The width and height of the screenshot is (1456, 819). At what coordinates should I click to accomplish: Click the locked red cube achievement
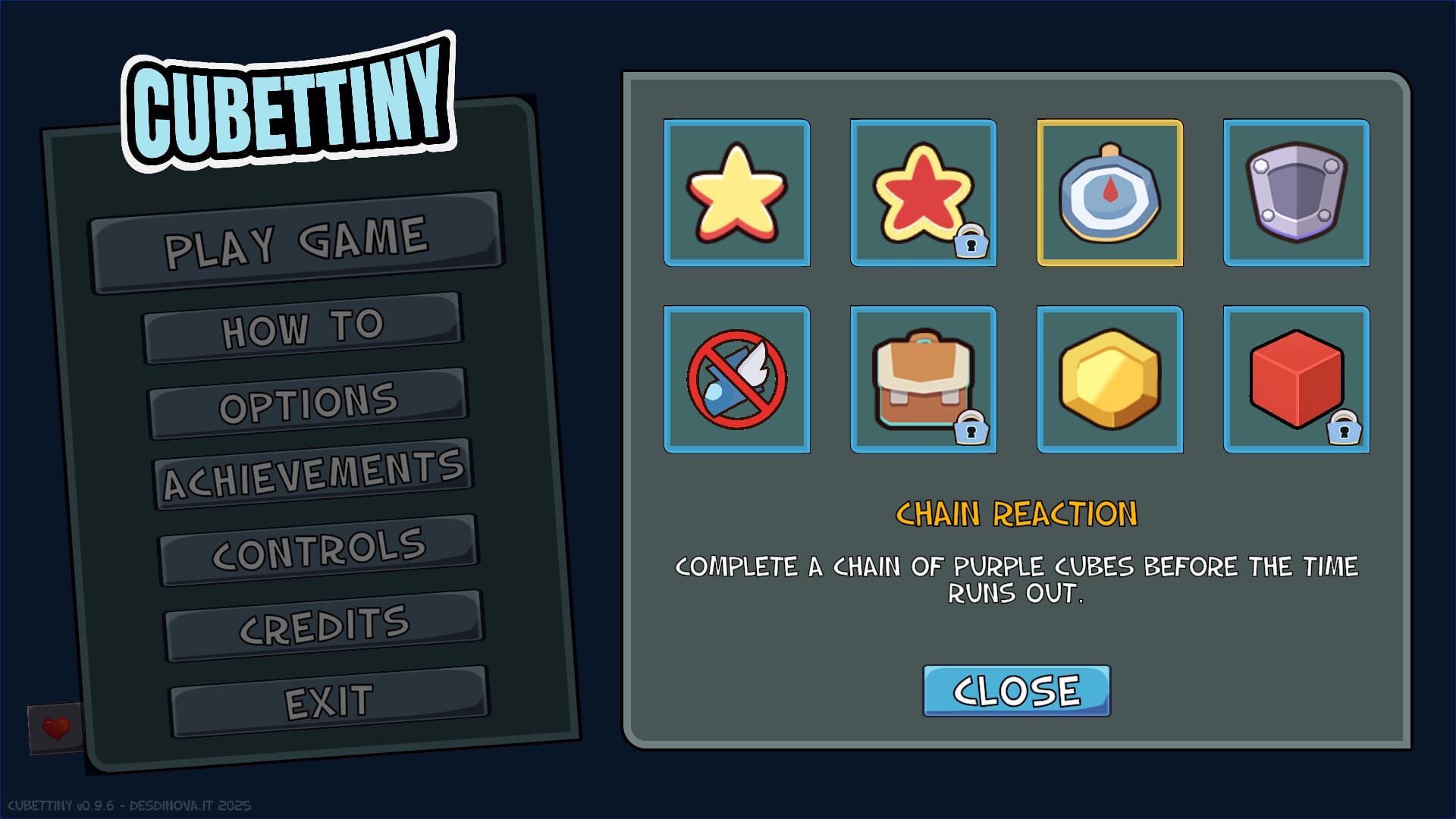click(1296, 378)
